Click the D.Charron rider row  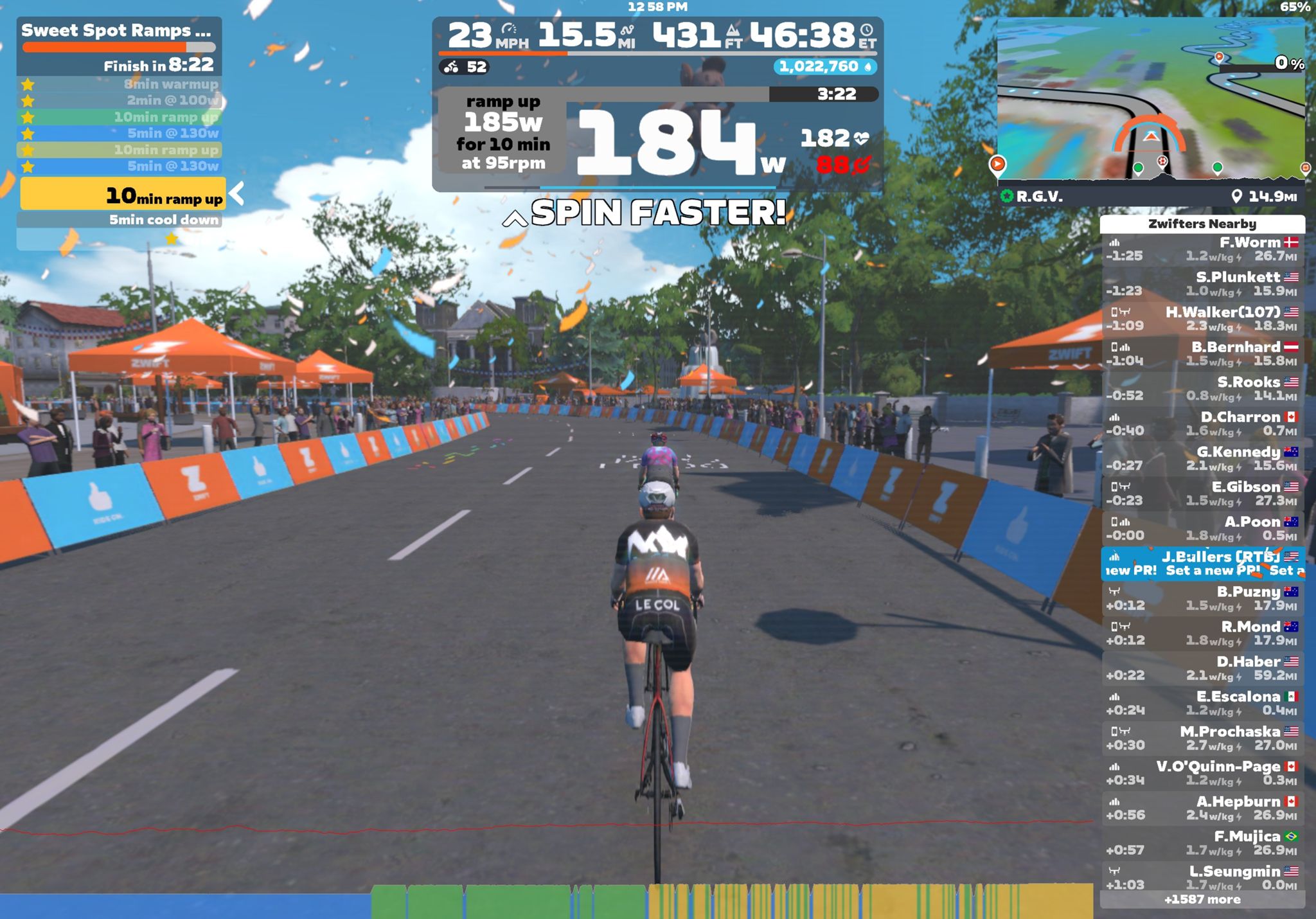[1202, 424]
